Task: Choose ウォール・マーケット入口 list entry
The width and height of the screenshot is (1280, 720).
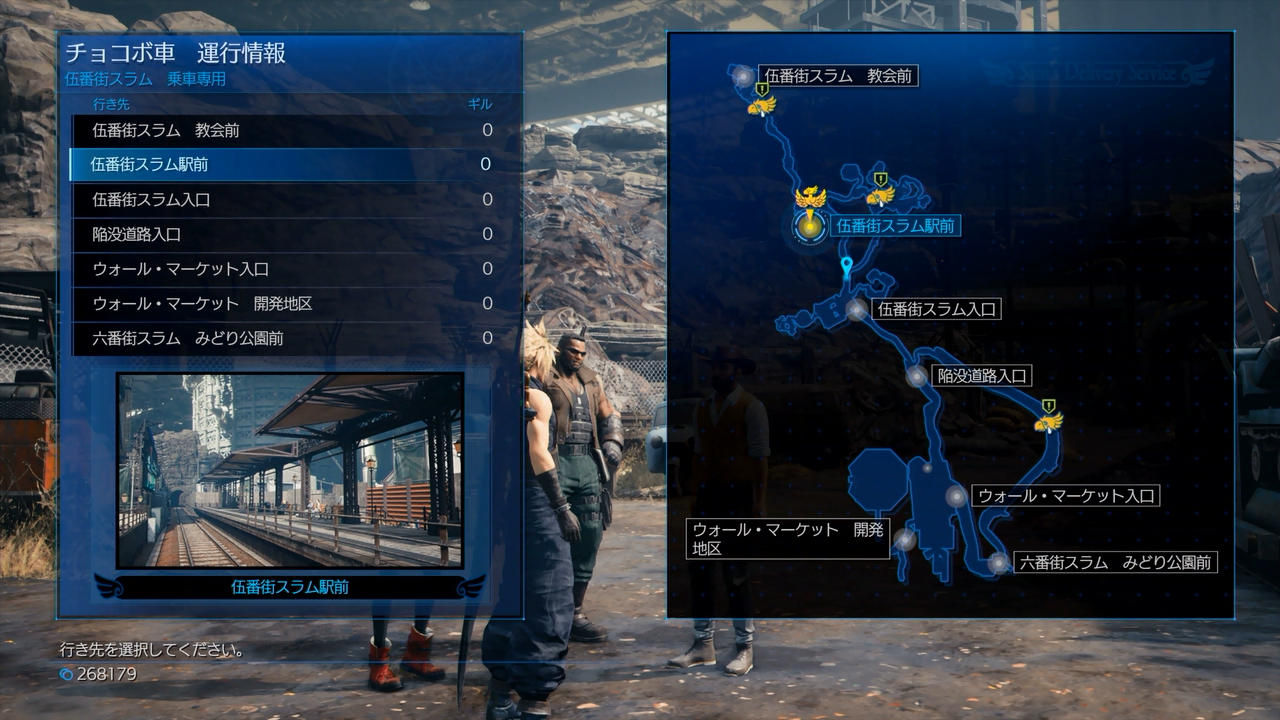Action: click(x=280, y=269)
